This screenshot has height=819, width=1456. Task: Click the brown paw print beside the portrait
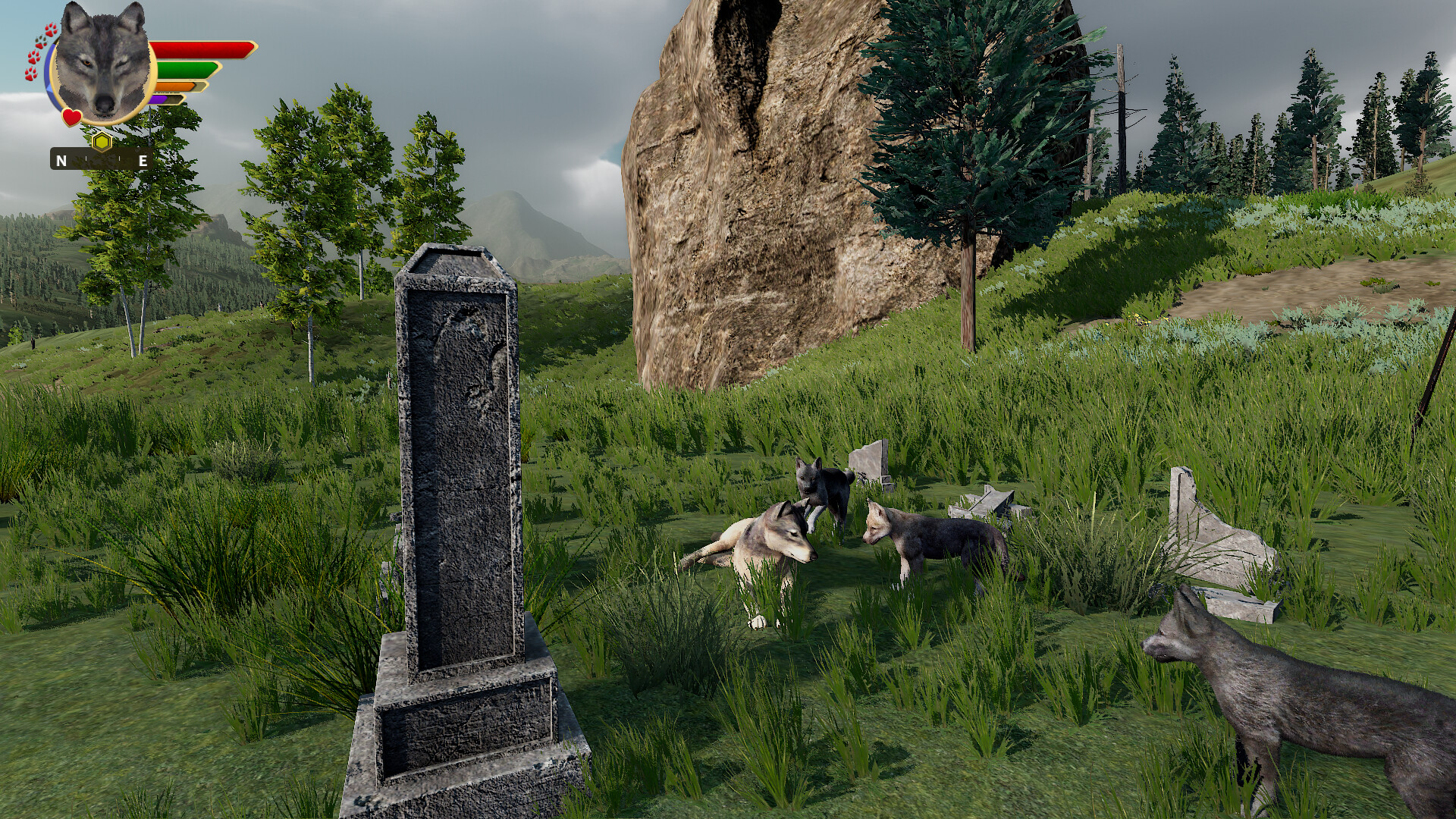pyautogui.click(x=38, y=40)
